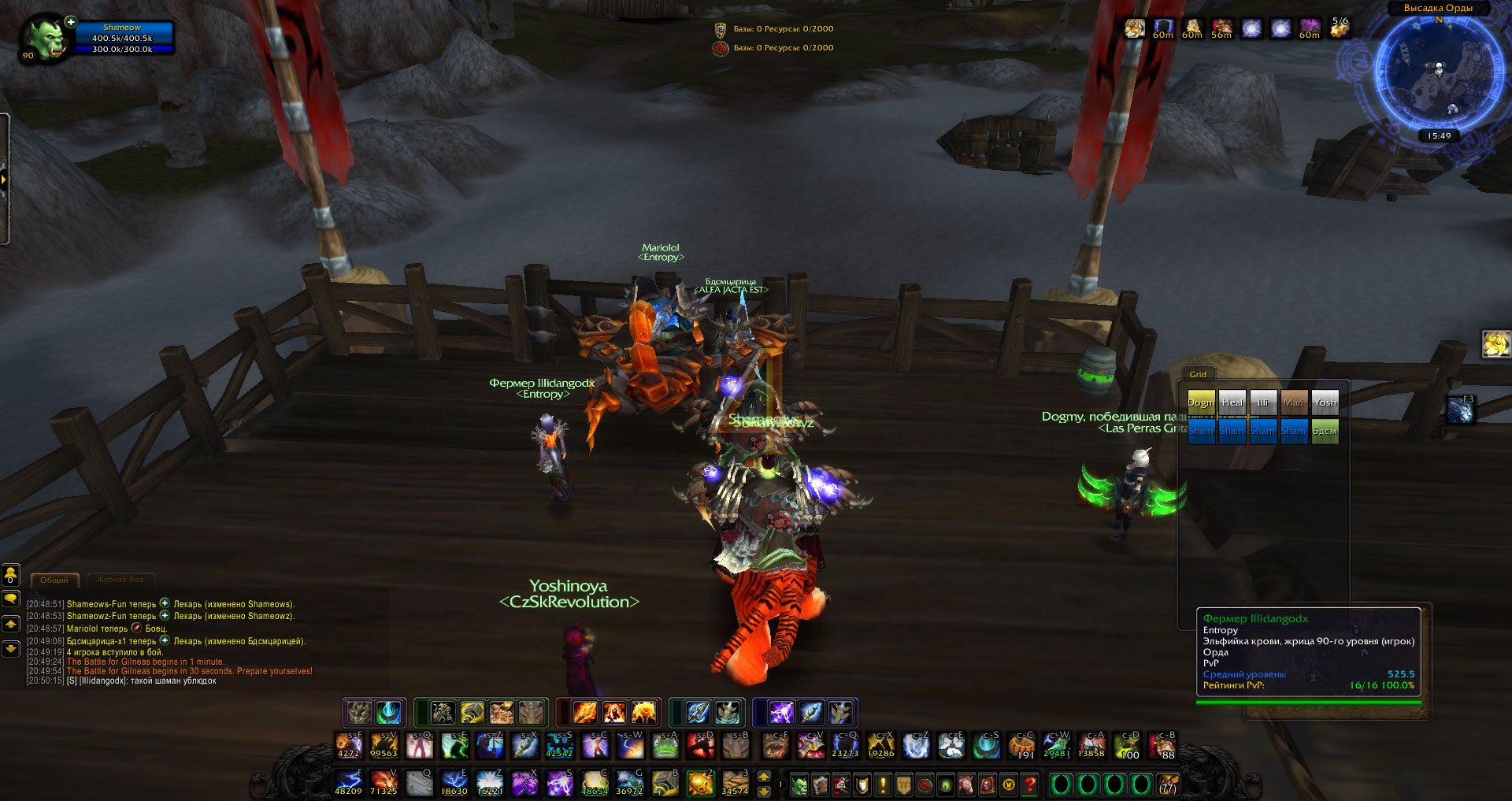Select the Yosh raid frame in Grid

[1325, 402]
